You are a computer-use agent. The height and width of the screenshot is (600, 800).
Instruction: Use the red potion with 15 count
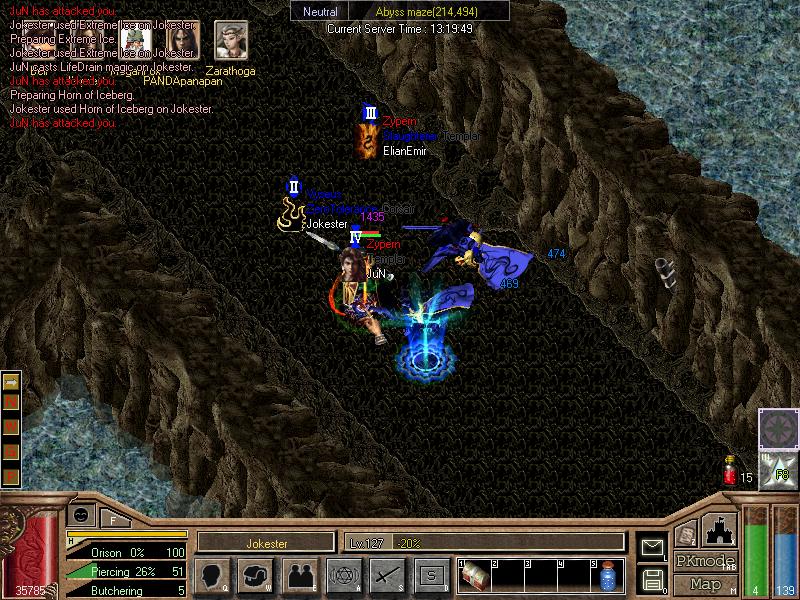729,472
